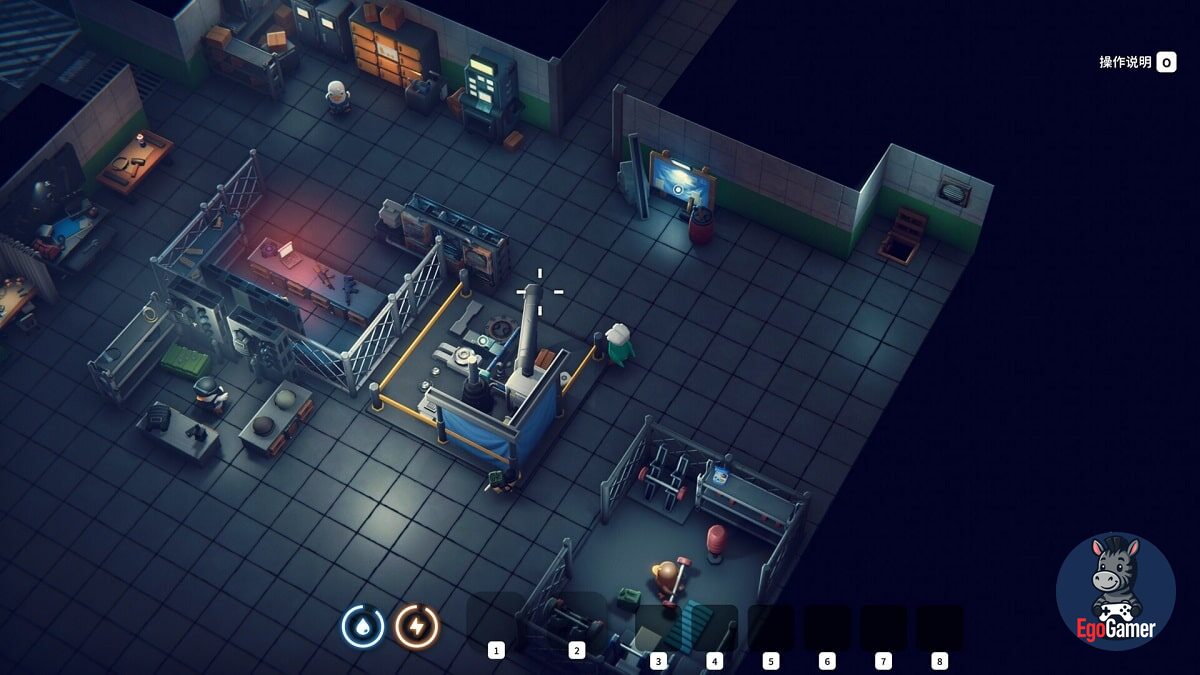The height and width of the screenshot is (675, 1200).
Task: Open the 操作说明 controls guide
Action: 1137,62
